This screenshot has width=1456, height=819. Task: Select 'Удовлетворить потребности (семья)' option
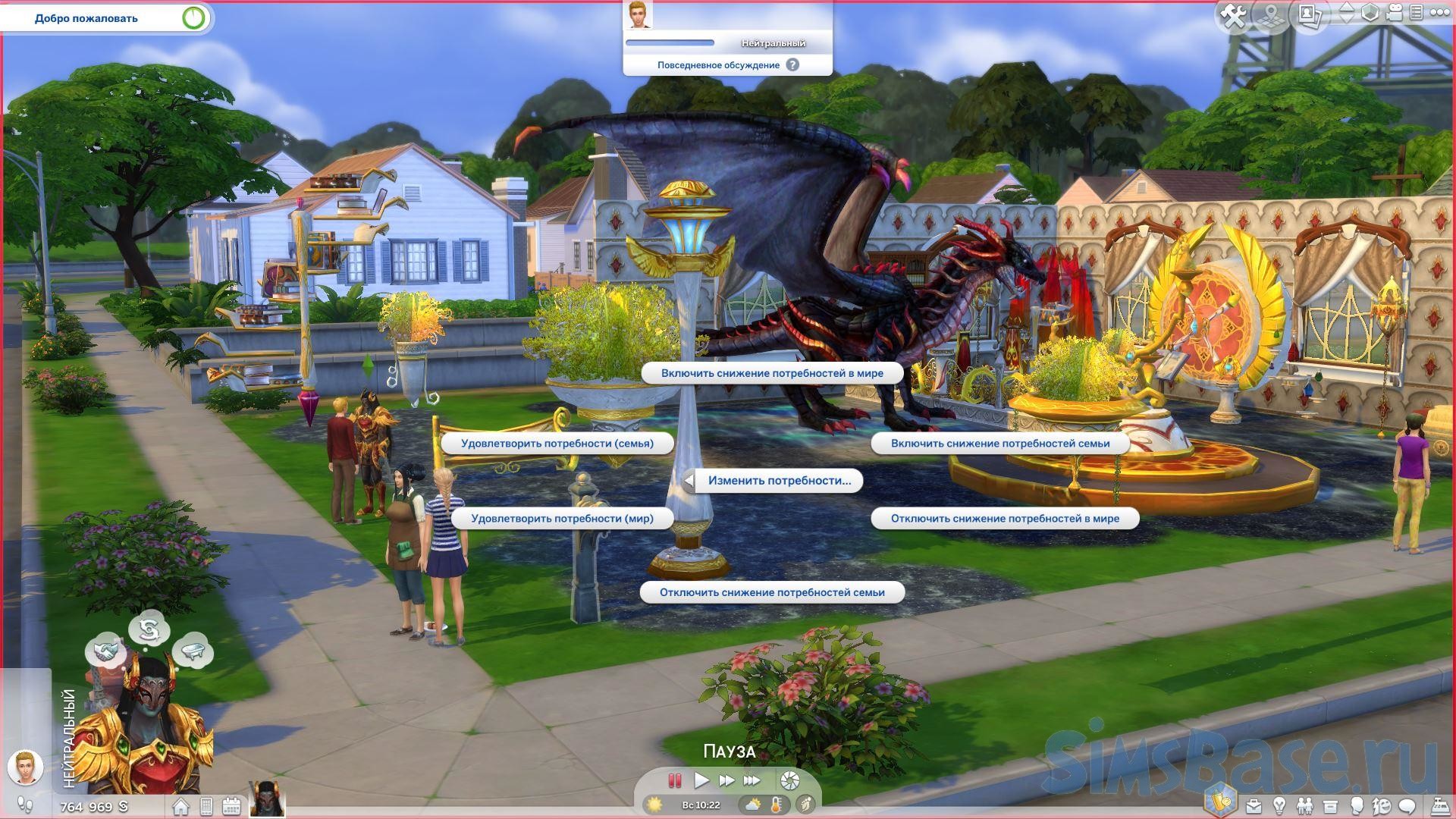tap(557, 444)
